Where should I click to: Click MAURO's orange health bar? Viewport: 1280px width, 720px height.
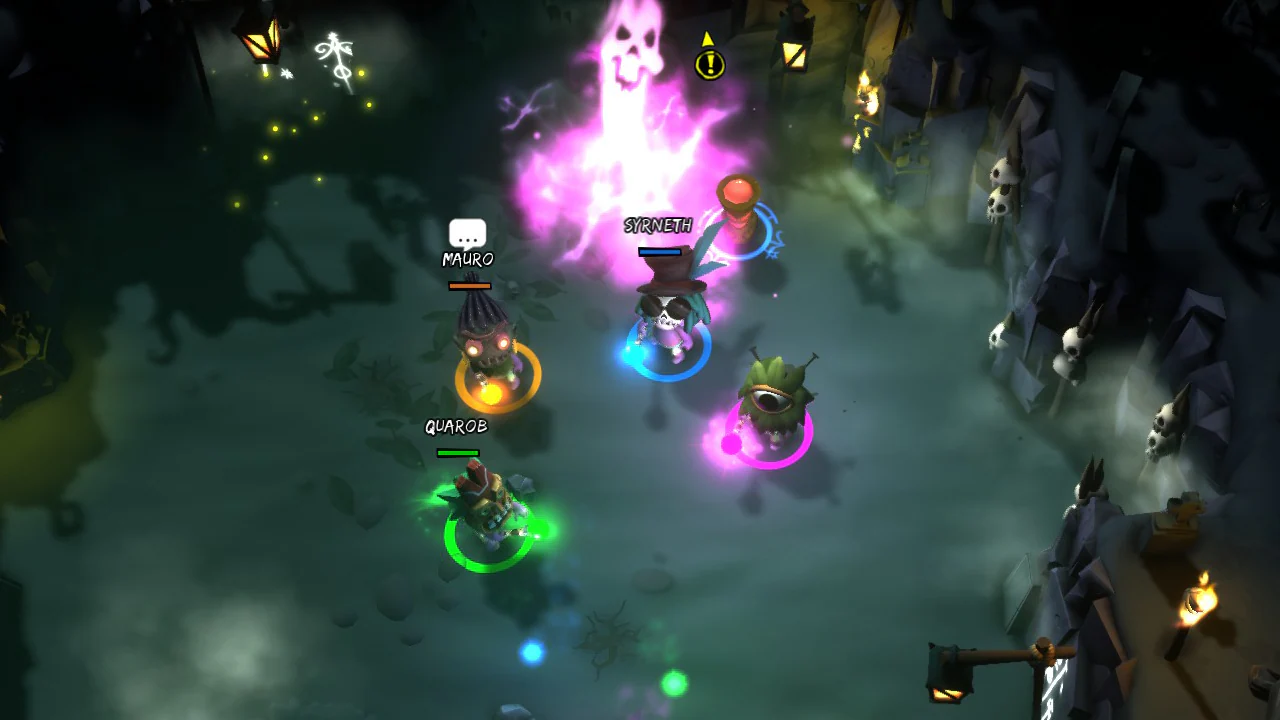click(470, 284)
